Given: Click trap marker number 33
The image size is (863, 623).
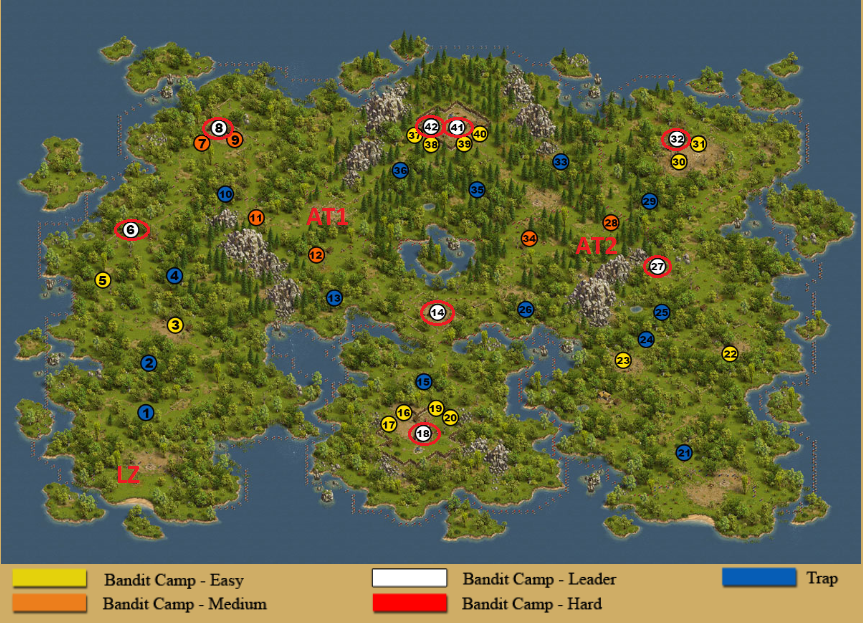Looking at the screenshot, I should tap(561, 161).
